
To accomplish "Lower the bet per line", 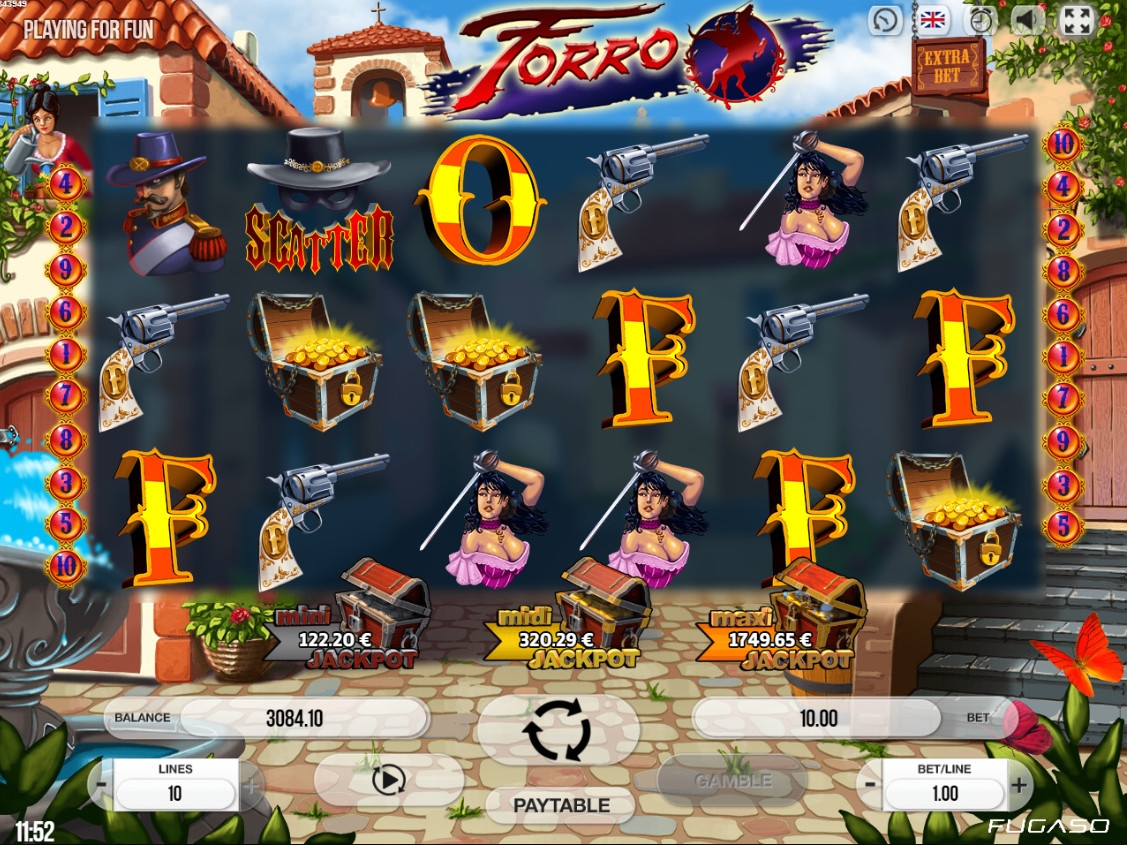I will pos(870,786).
